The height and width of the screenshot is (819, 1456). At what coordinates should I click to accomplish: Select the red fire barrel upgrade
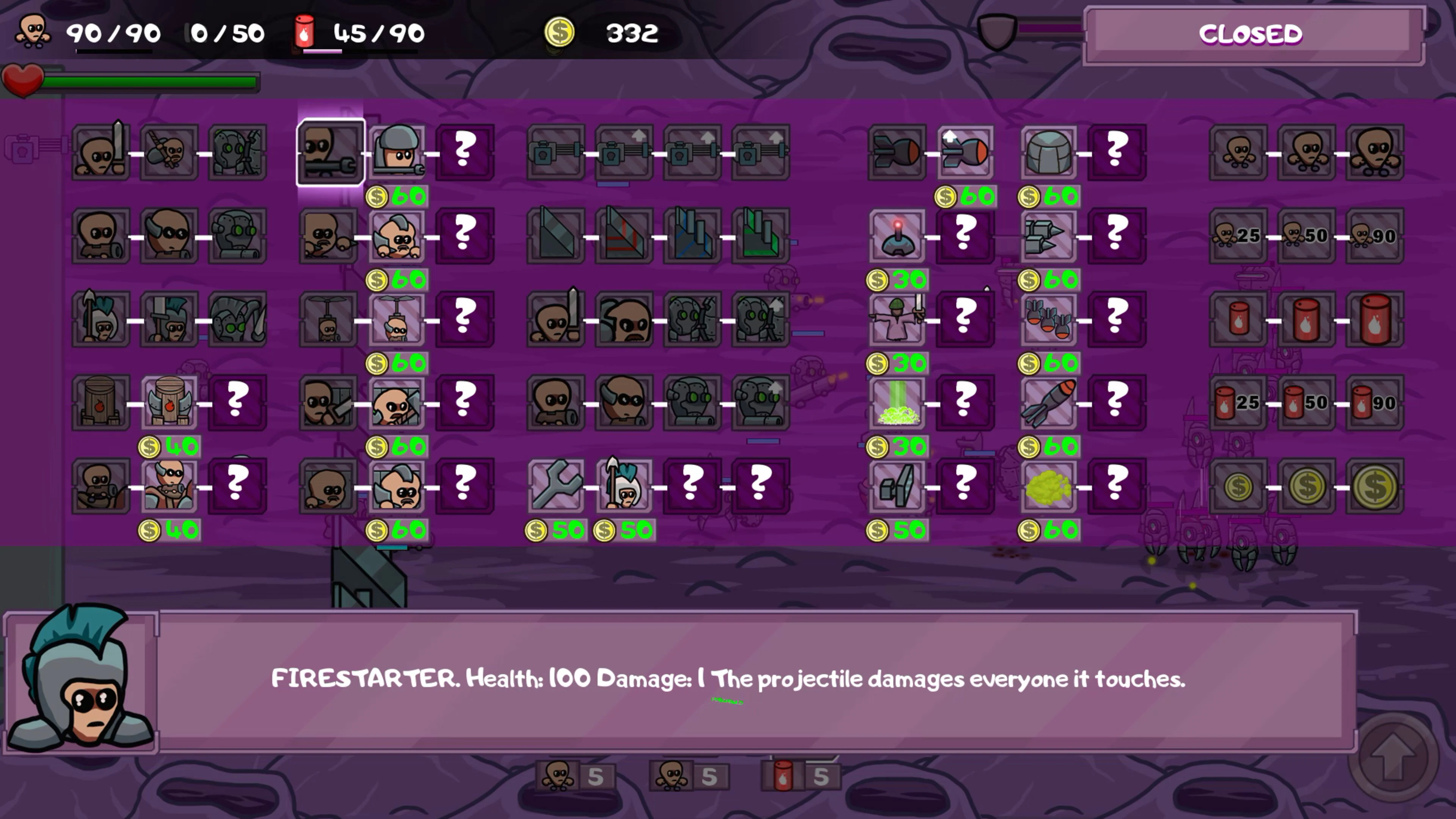1238,319
